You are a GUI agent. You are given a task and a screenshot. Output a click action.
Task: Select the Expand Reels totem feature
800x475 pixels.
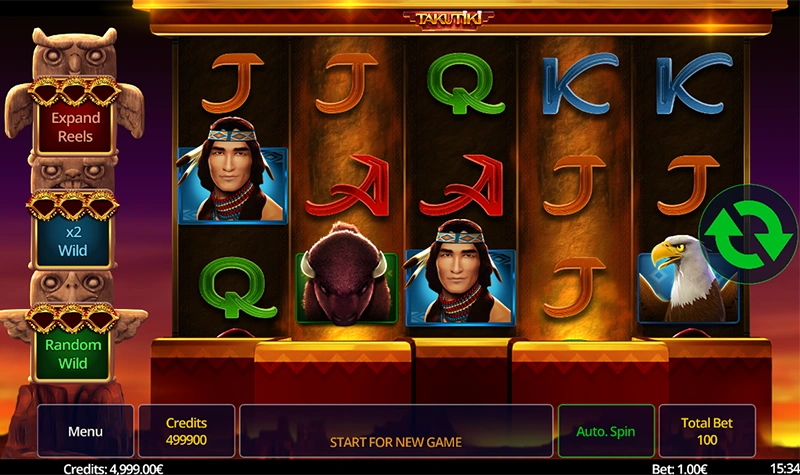point(77,127)
